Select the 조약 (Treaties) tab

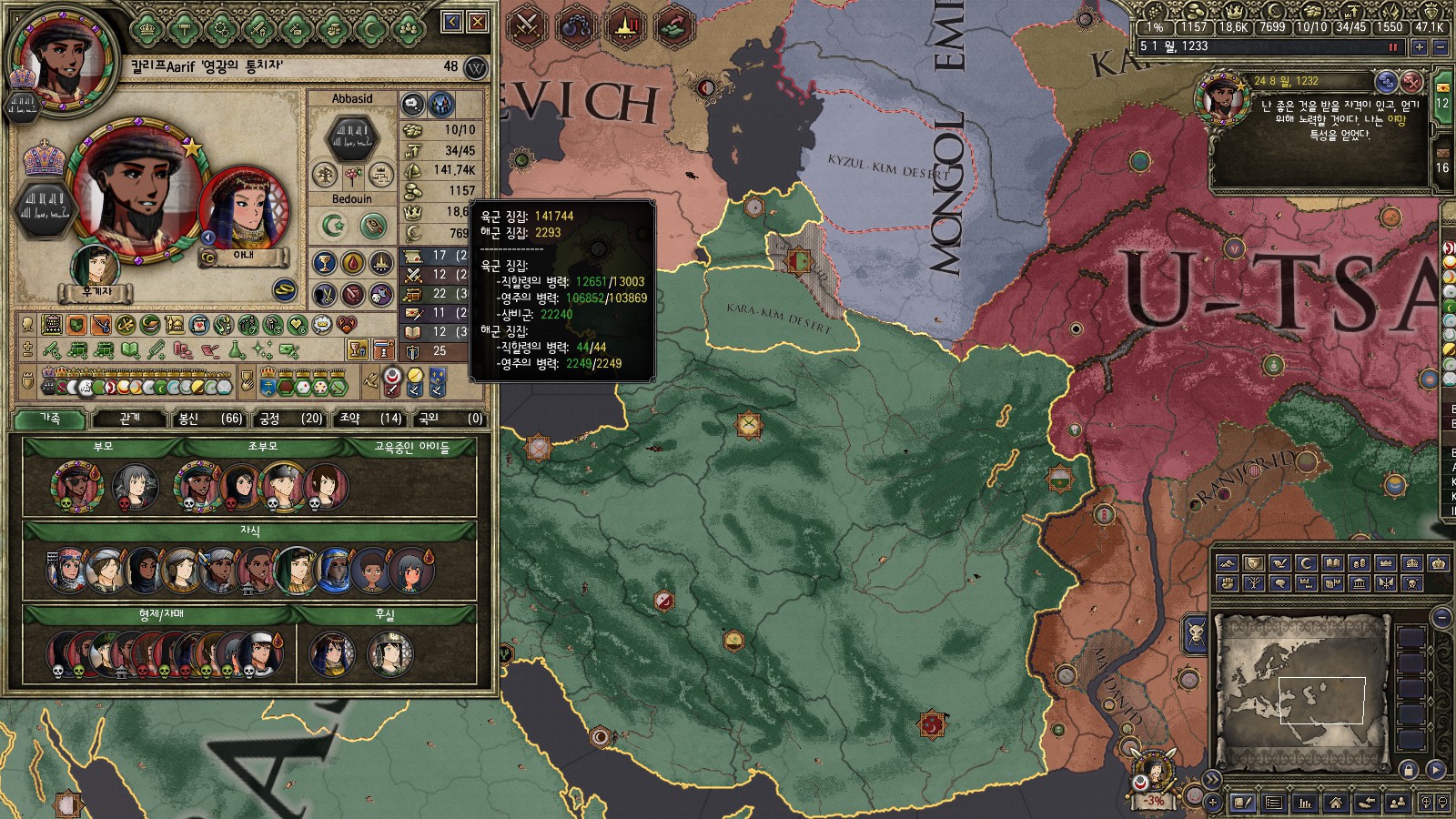(x=369, y=418)
